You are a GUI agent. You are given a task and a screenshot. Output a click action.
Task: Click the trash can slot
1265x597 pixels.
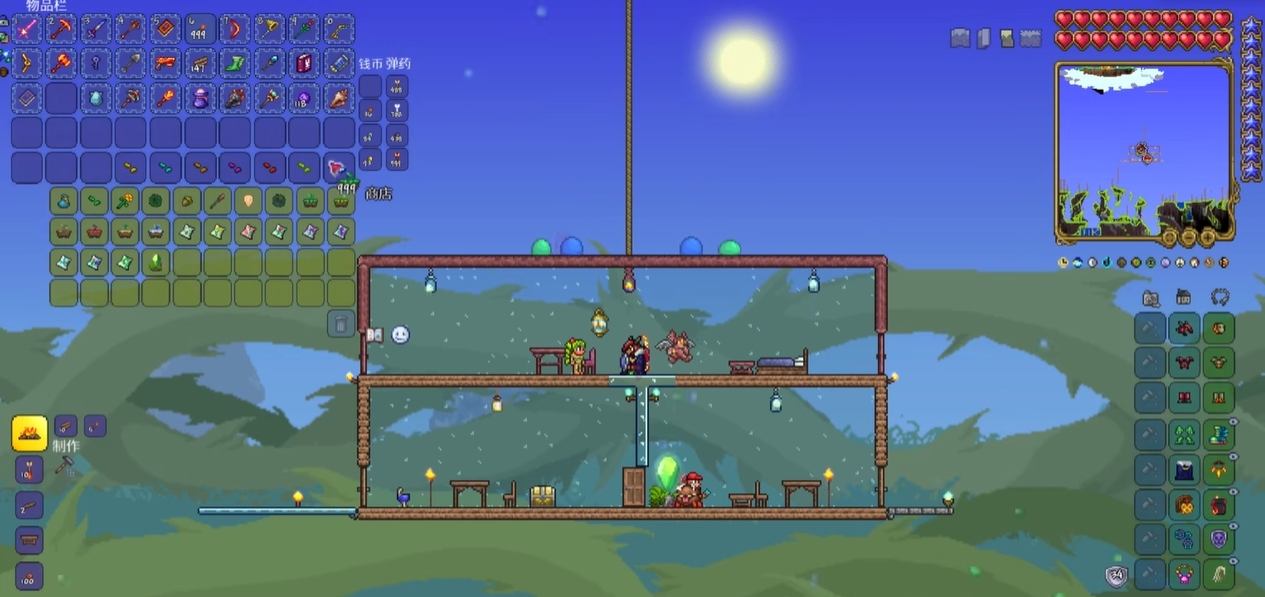(x=341, y=323)
